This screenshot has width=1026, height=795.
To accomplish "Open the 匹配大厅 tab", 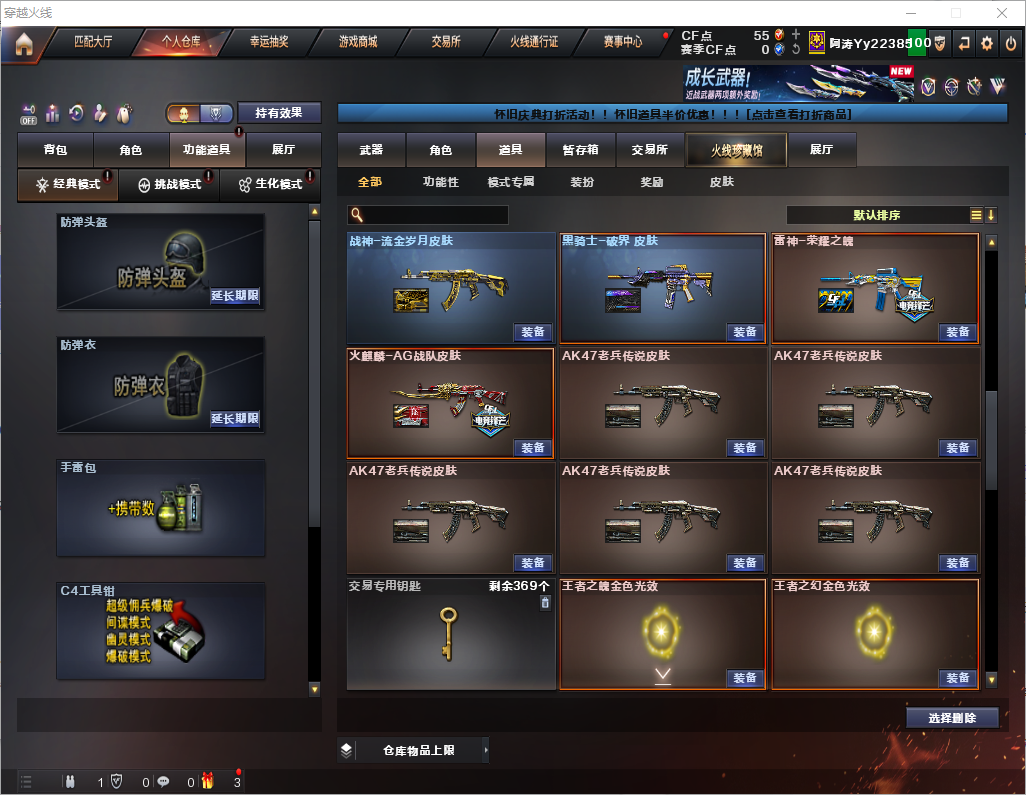I will [x=95, y=43].
